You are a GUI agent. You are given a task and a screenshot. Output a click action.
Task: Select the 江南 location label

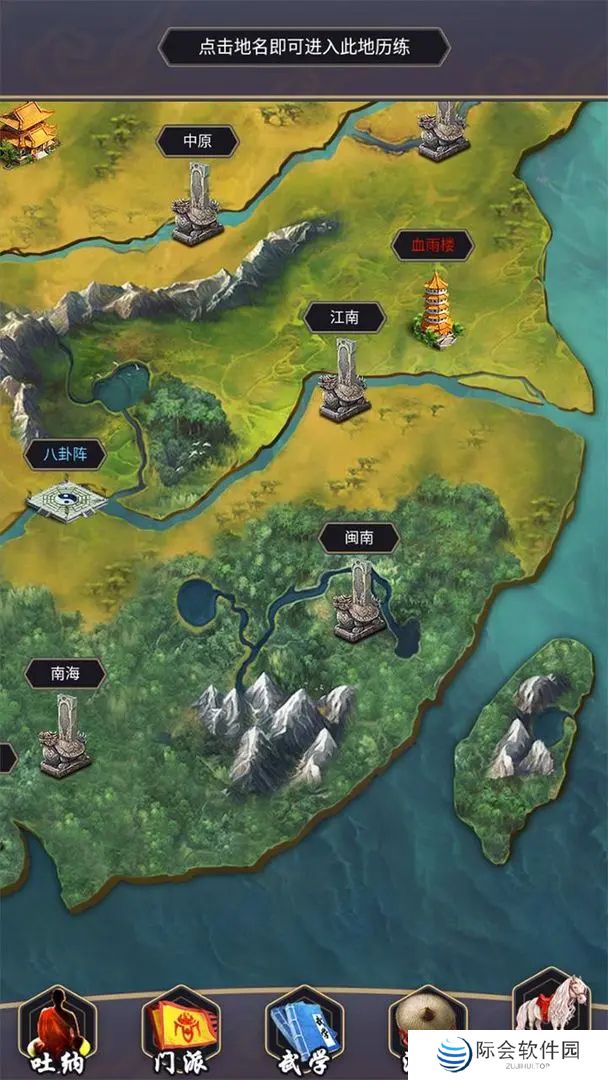344,318
